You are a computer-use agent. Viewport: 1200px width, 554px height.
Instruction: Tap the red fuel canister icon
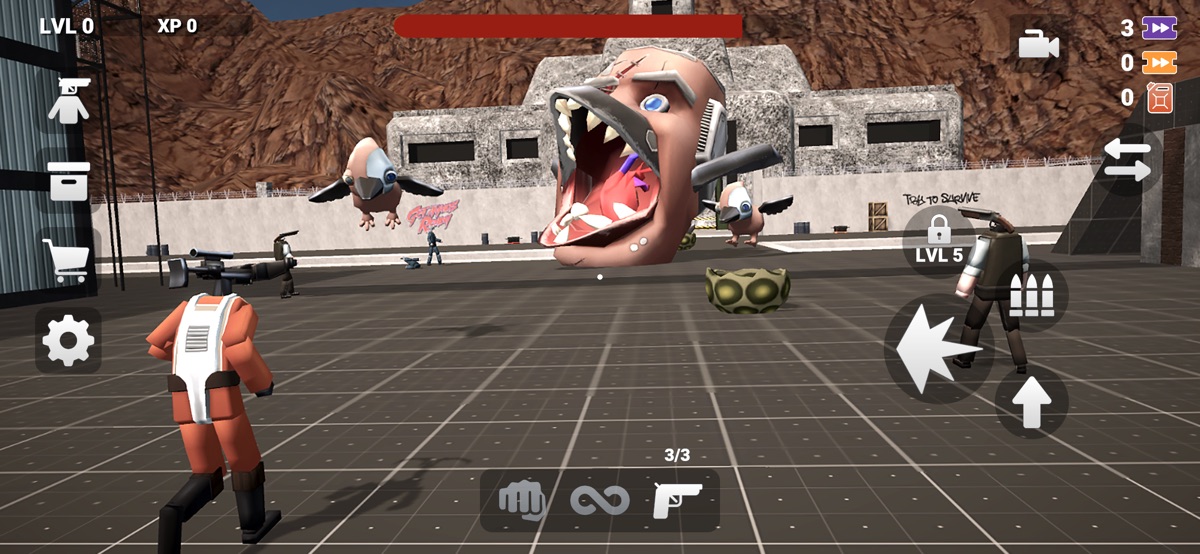coord(1160,98)
